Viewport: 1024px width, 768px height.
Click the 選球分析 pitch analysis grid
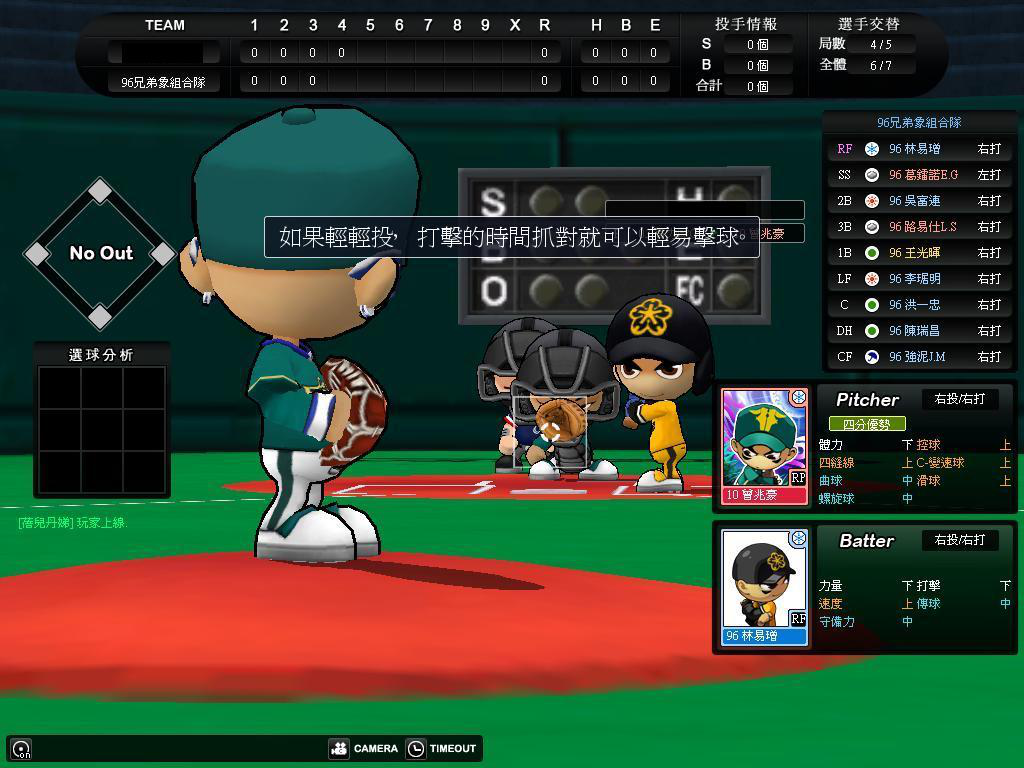pos(101,428)
